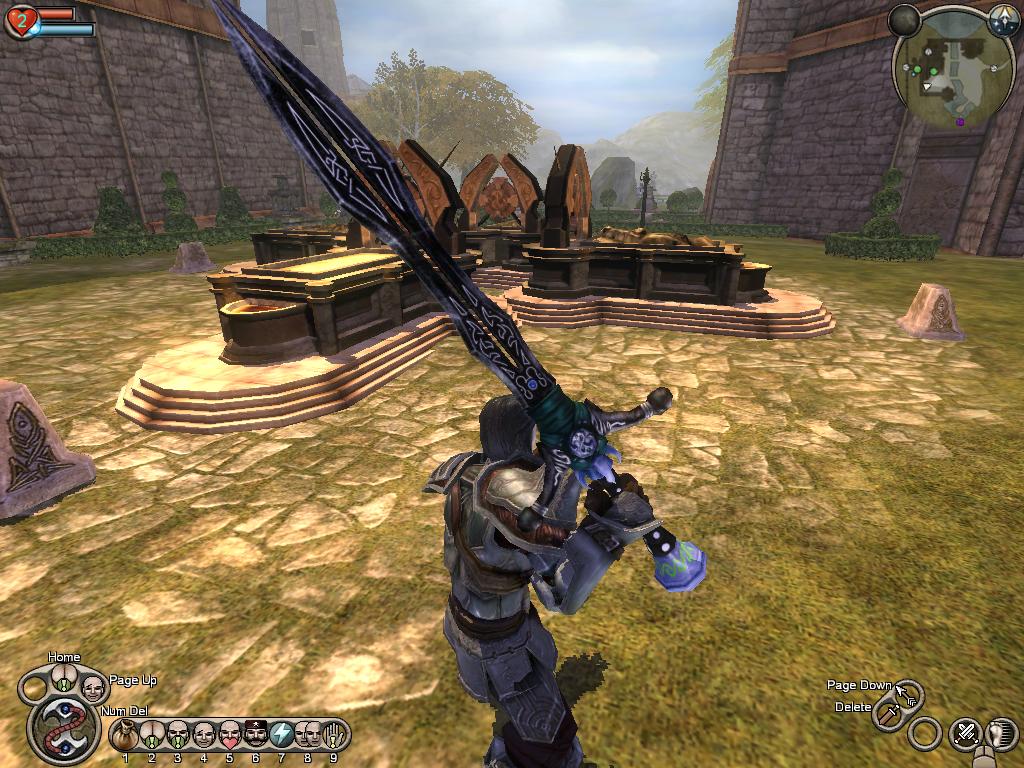Cast the lightning bolt spell in slot 7
The width and height of the screenshot is (1024, 768).
click(x=282, y=735)
